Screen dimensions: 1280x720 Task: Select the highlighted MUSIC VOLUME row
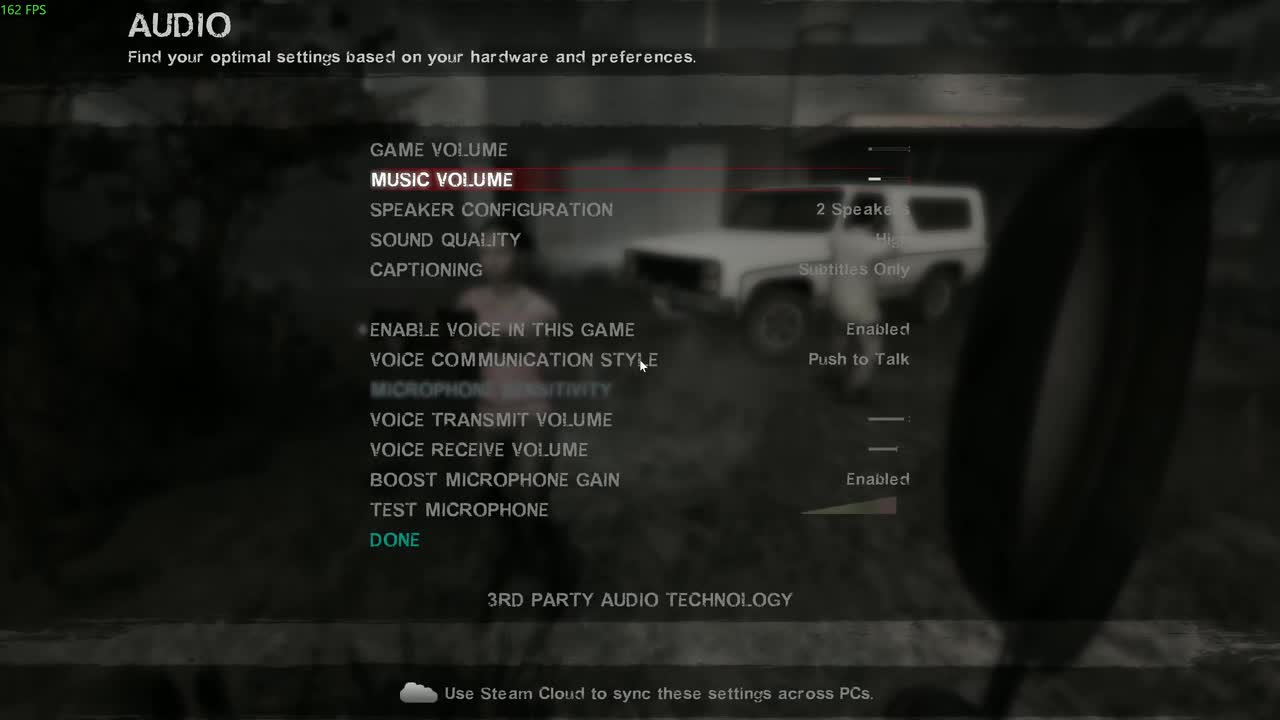pos(442,180)
